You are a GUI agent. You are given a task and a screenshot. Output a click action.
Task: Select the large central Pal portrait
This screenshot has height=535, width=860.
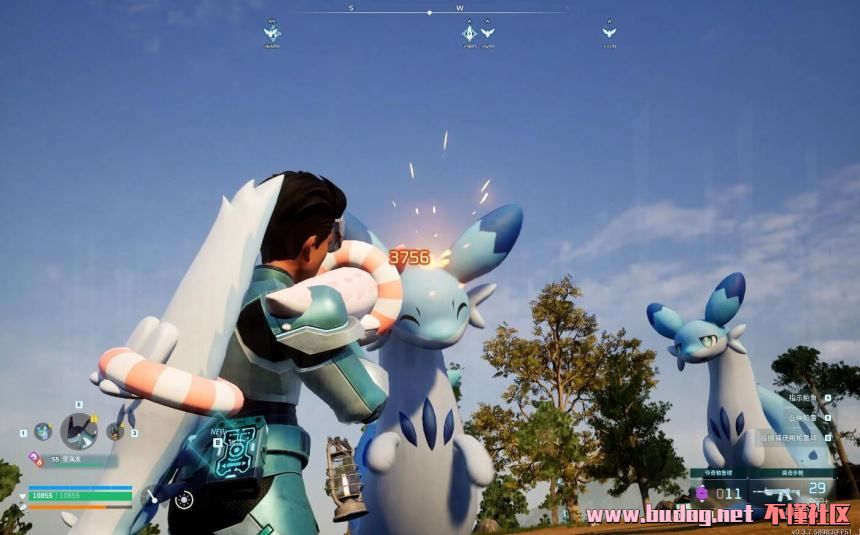(79, 431)
